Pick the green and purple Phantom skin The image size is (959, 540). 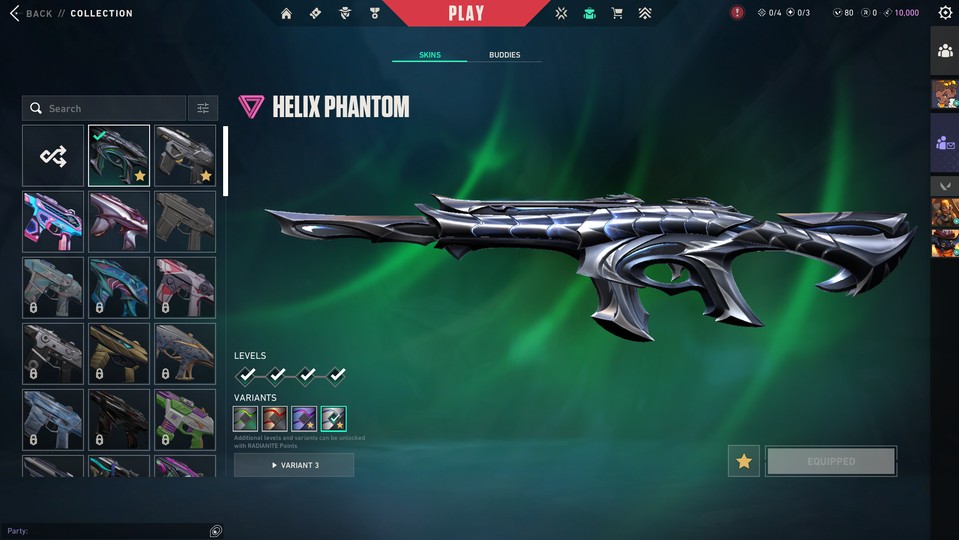pos(185,419)
